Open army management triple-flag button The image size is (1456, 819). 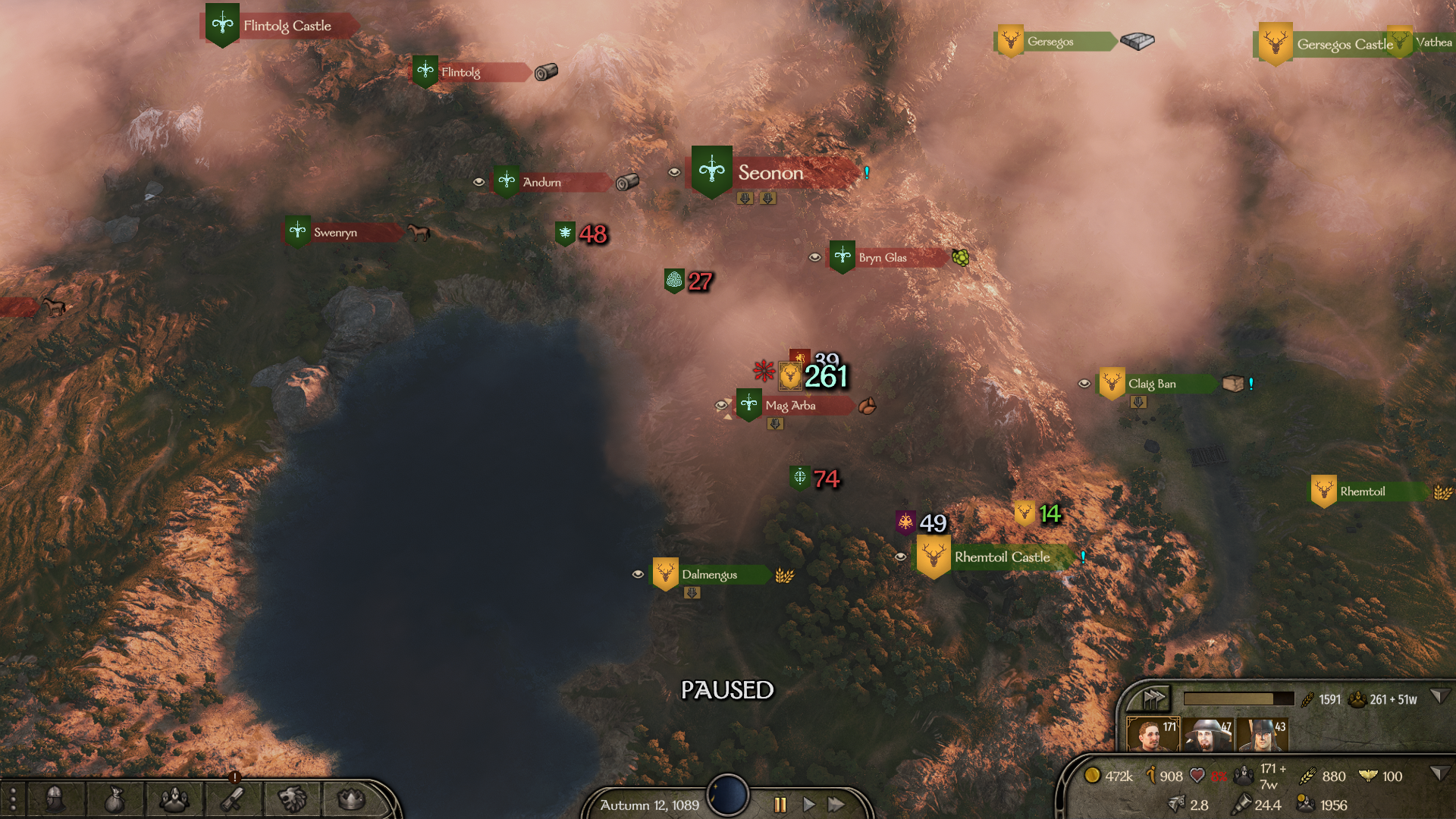(x=1153, y=698)
